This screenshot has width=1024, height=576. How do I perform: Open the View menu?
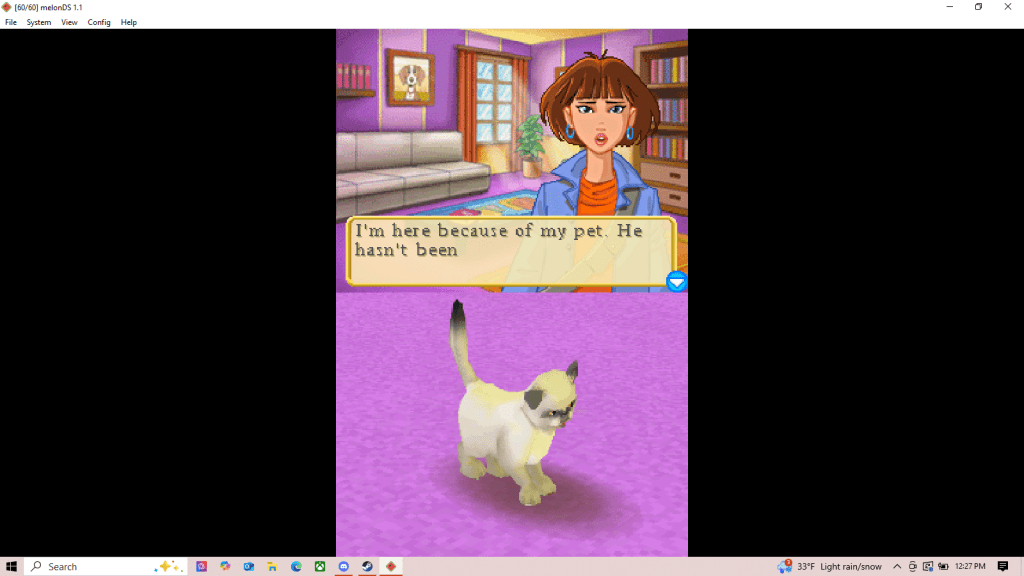[69, 22]
